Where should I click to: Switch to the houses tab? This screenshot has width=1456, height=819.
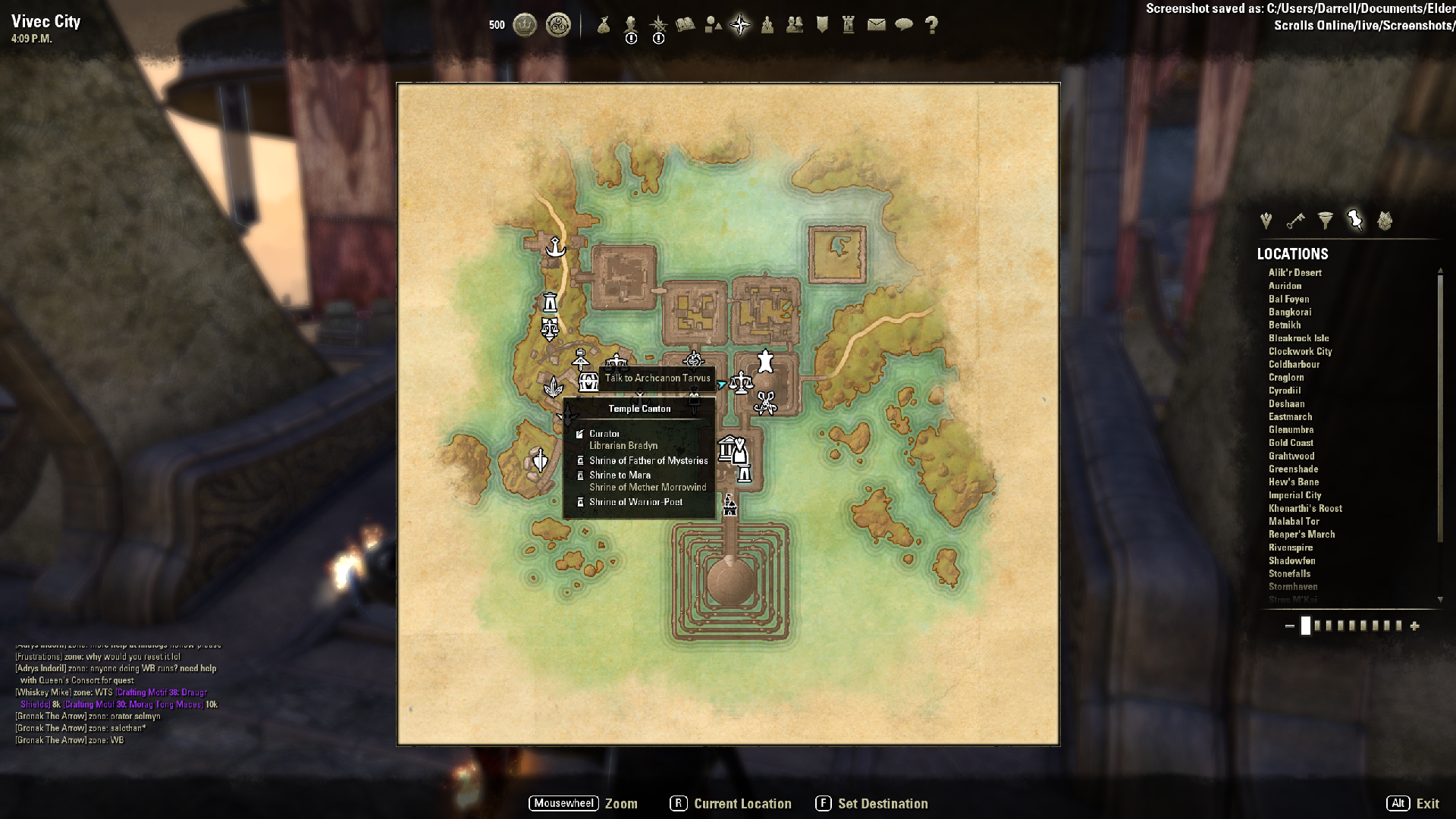(1385, 221)
